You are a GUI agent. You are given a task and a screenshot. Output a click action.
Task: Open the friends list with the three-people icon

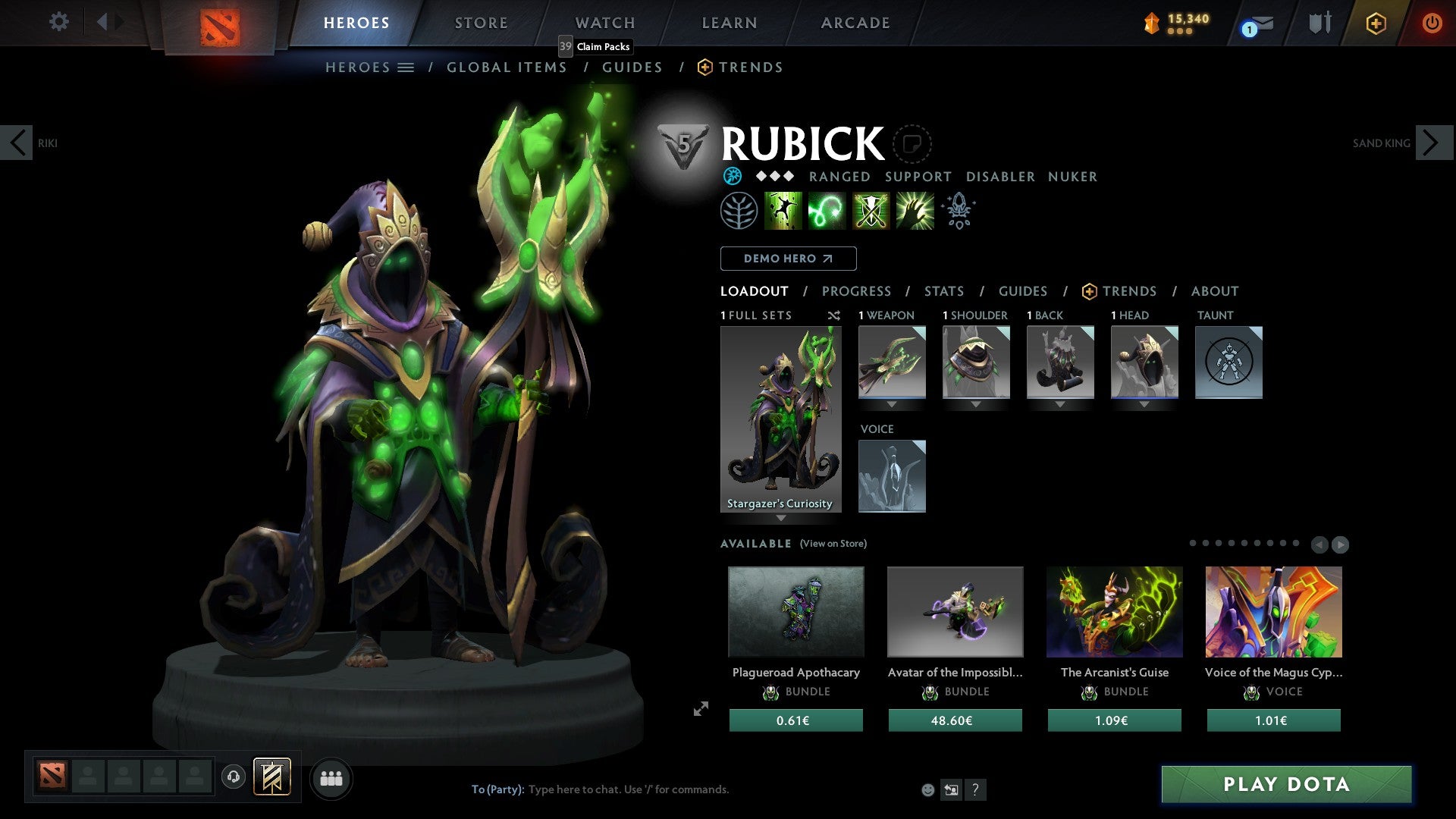pyautogui.click(x=330, y=777)
